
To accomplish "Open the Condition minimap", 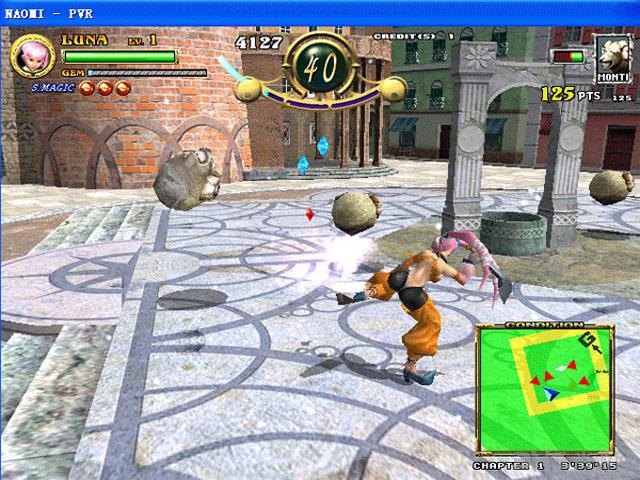I will pyautogui.click(x=546, y=387).
